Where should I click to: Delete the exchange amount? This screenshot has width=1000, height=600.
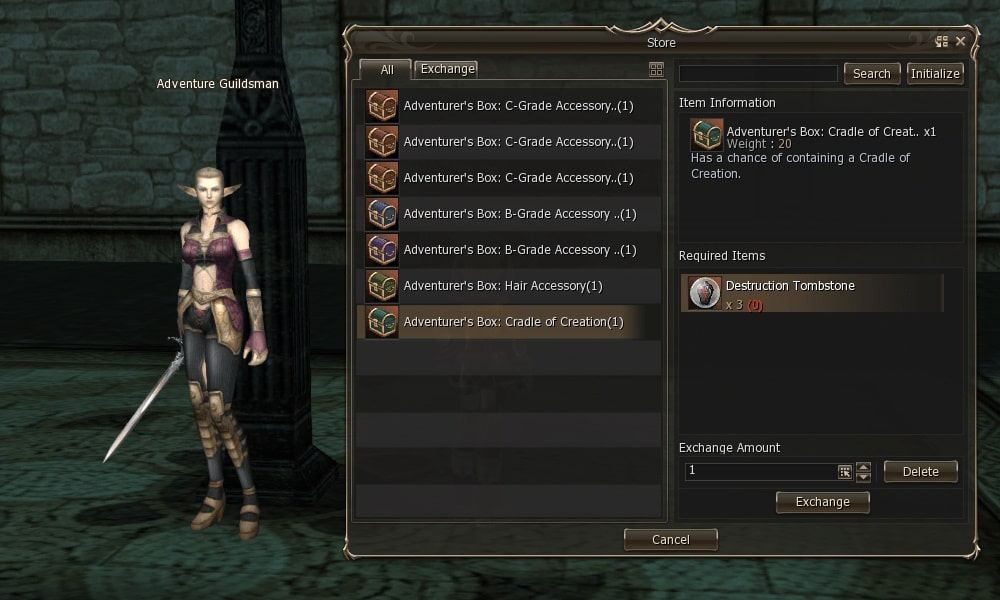point(920,472)
